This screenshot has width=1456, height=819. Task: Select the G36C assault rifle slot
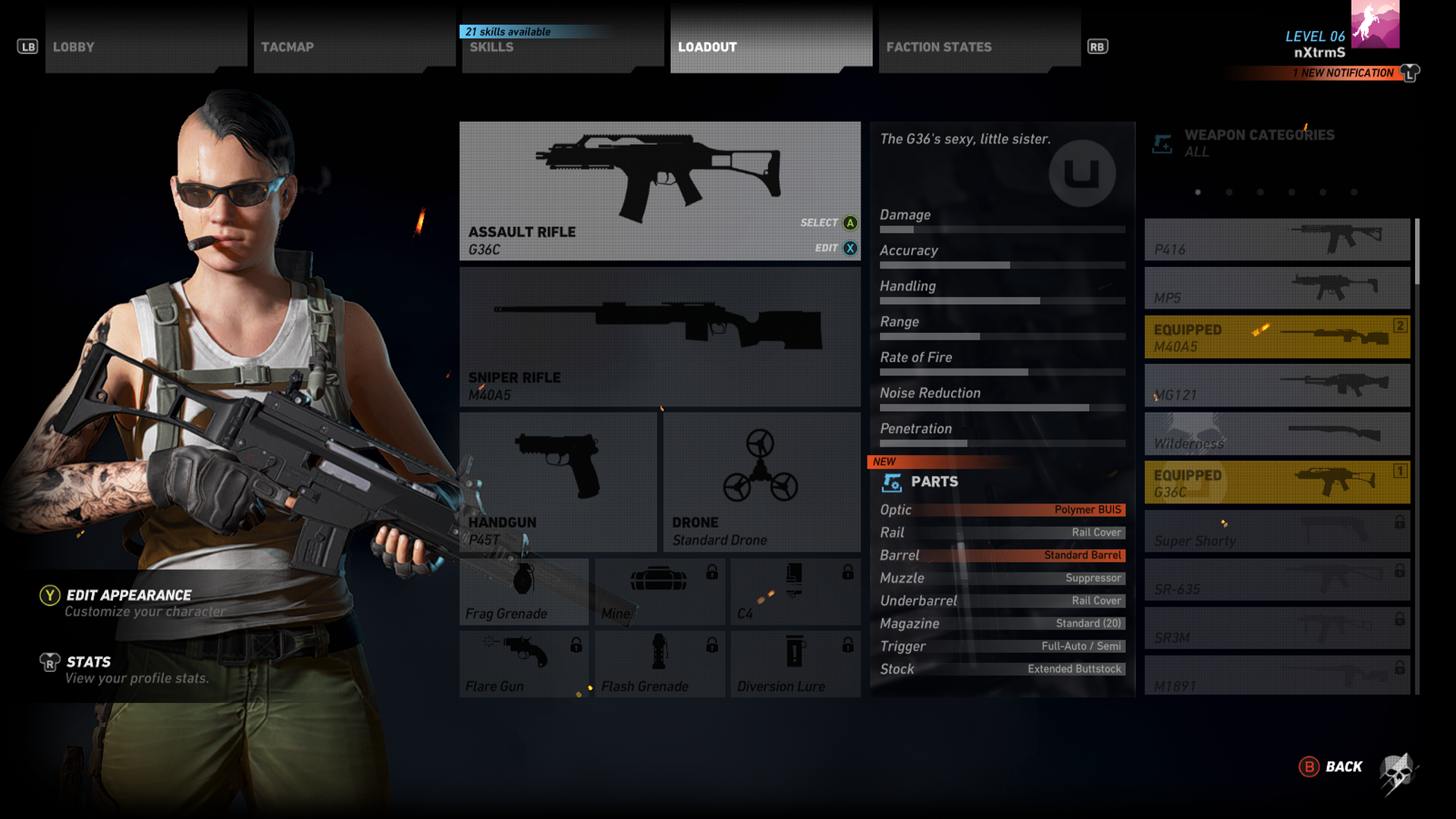click(x=659, y=191)
